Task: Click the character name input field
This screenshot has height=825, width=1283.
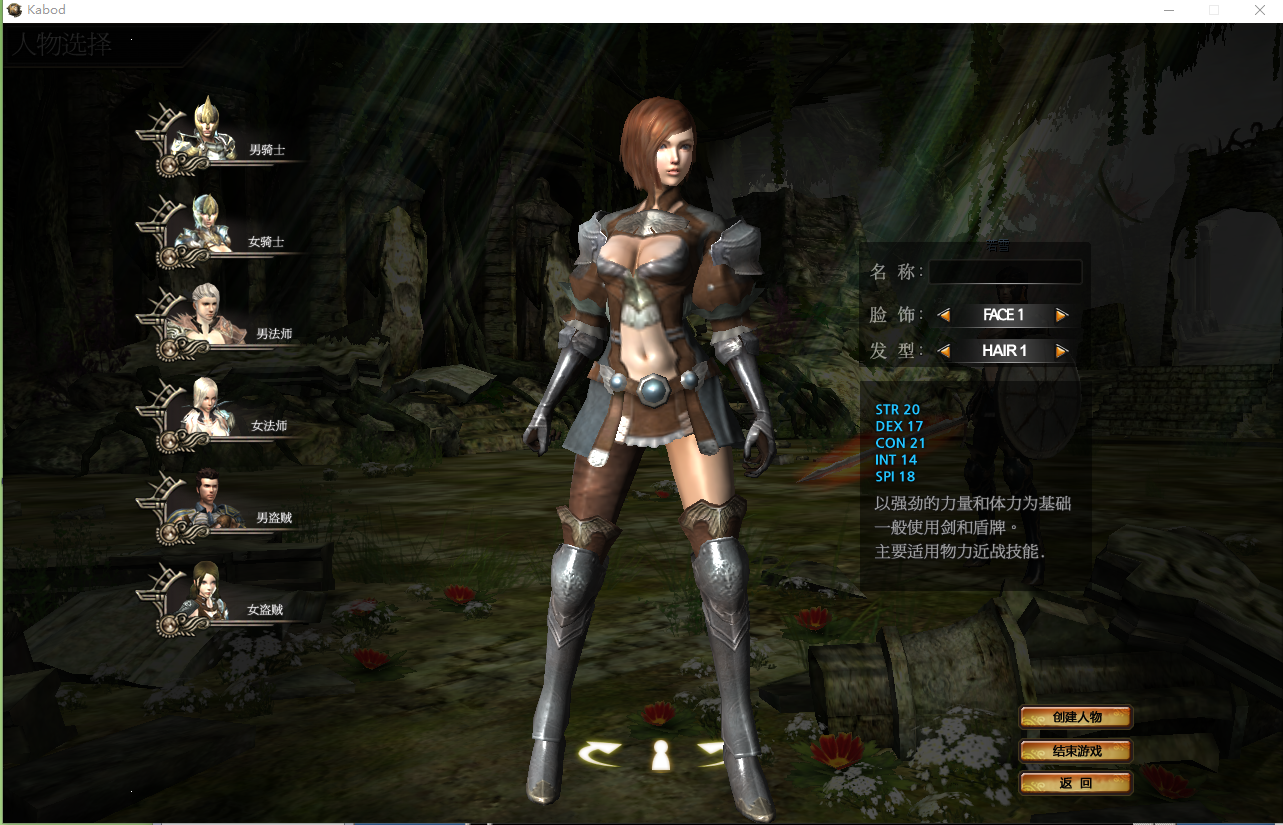Action: click(1005, 272)
